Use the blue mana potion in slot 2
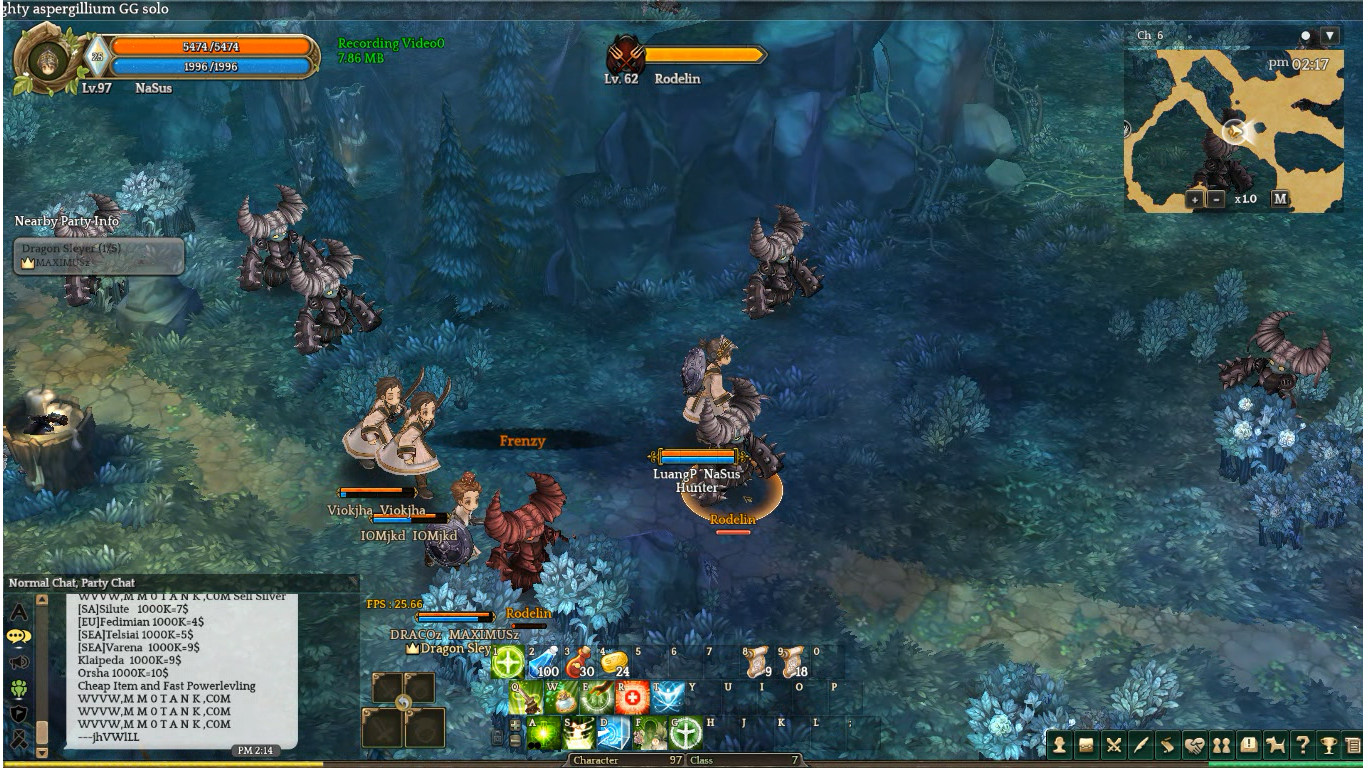The image size is (1366, 768). [x=543, y=662]
